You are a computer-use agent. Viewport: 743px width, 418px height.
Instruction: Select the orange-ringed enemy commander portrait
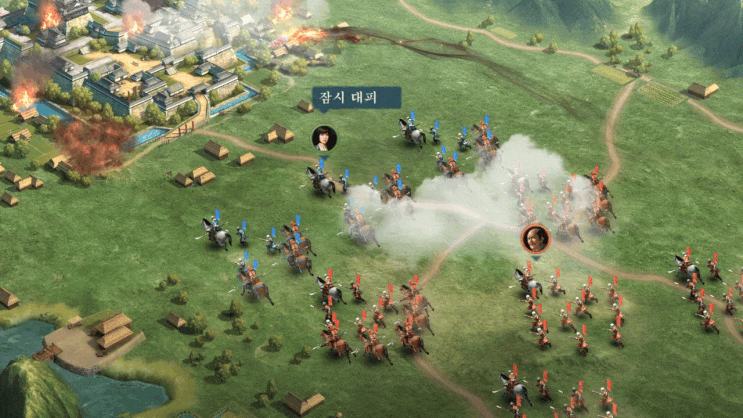[536, 238]
